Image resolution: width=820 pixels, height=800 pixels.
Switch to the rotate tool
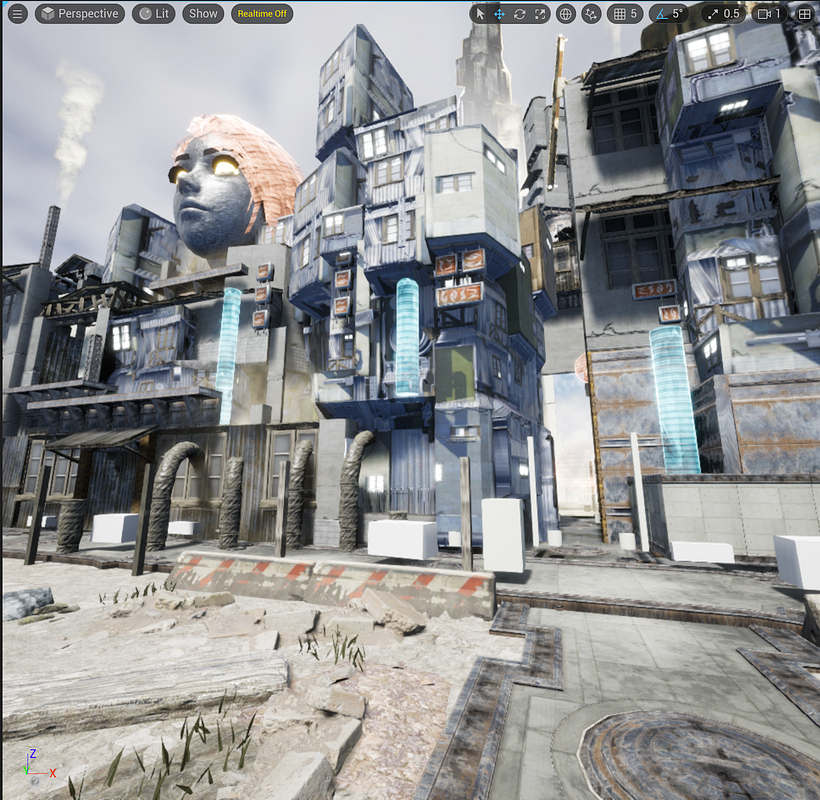(x=520, y=14)
